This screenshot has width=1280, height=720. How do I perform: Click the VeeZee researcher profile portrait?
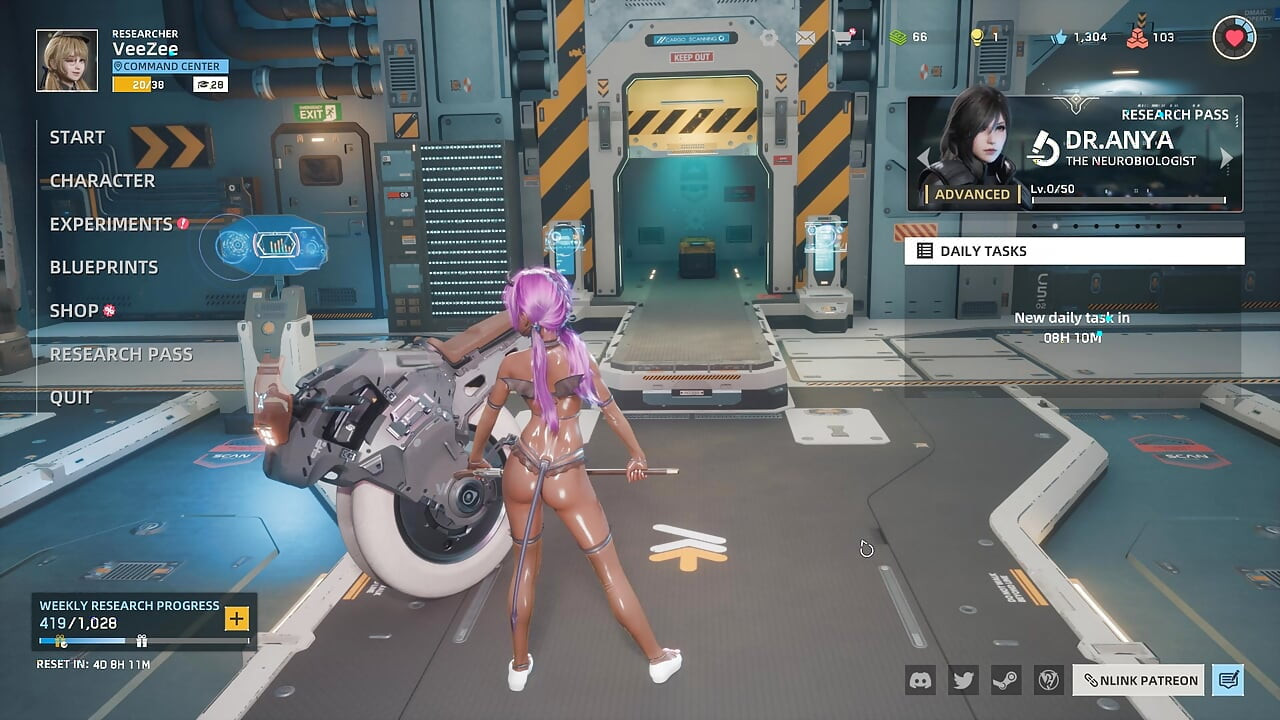[x=67, y=60]
